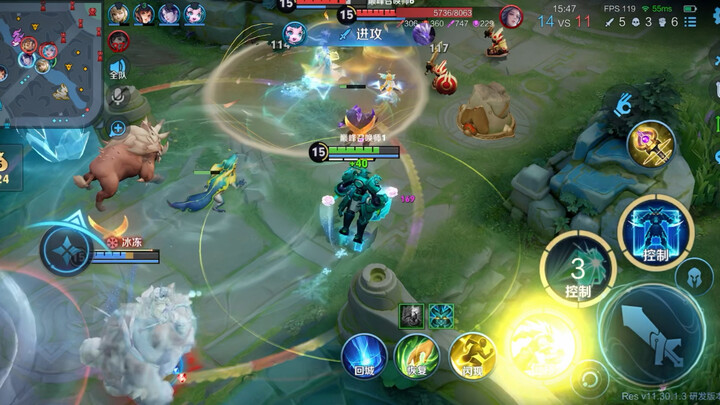The width and height of the screenshot is (720, 405).
Task: Tap the blue hand signal icon
Action: pyautogui.click(x=626, y=101)
